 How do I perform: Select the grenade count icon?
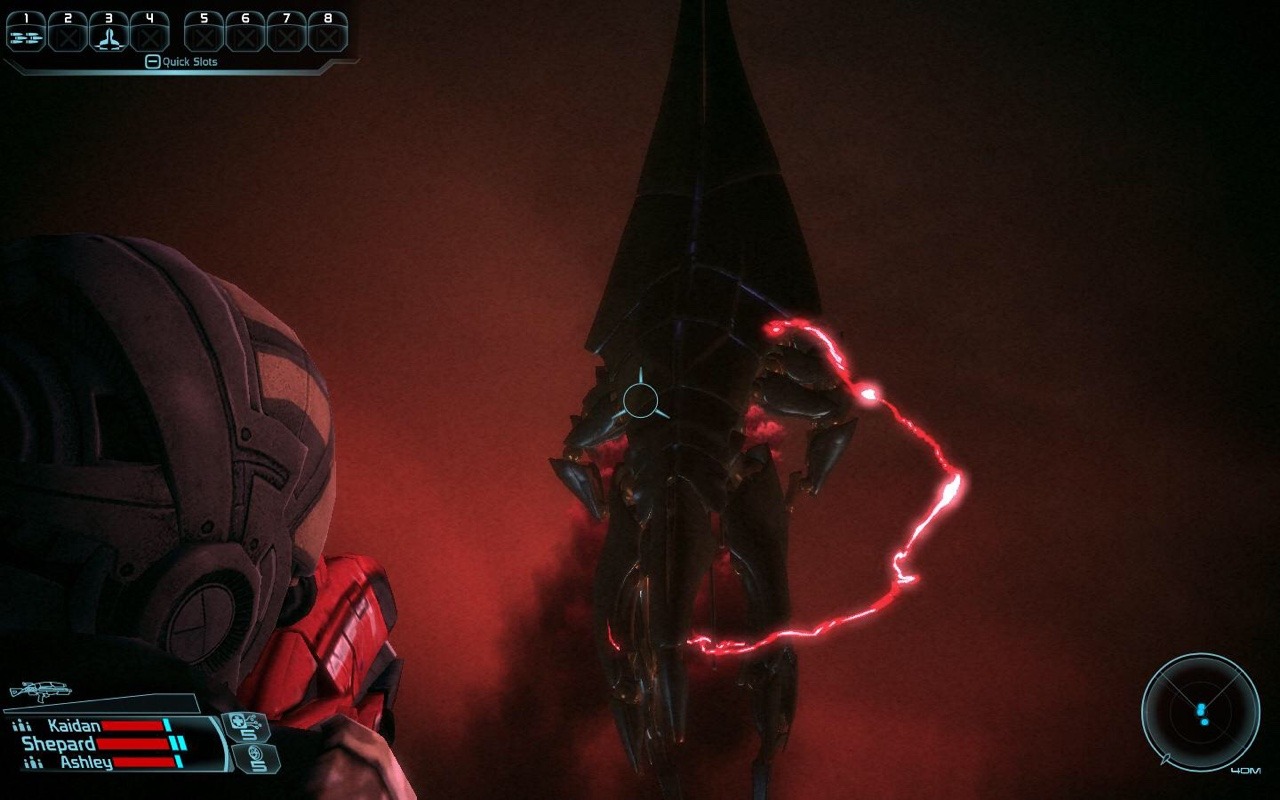pyautogui.click(x=254, y=757)
